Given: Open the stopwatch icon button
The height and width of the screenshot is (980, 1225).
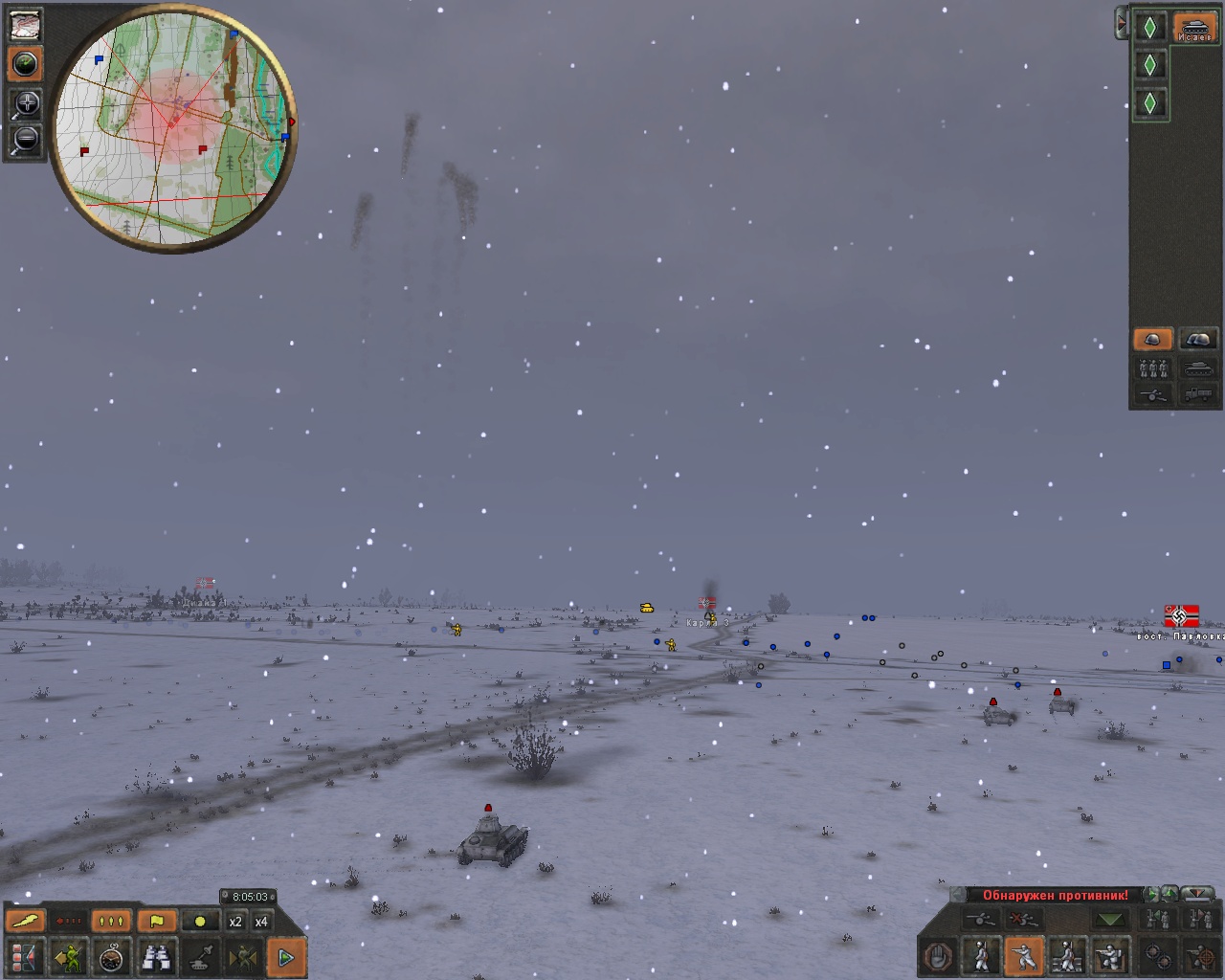Looking at the screenshot, I should point(113,956).
